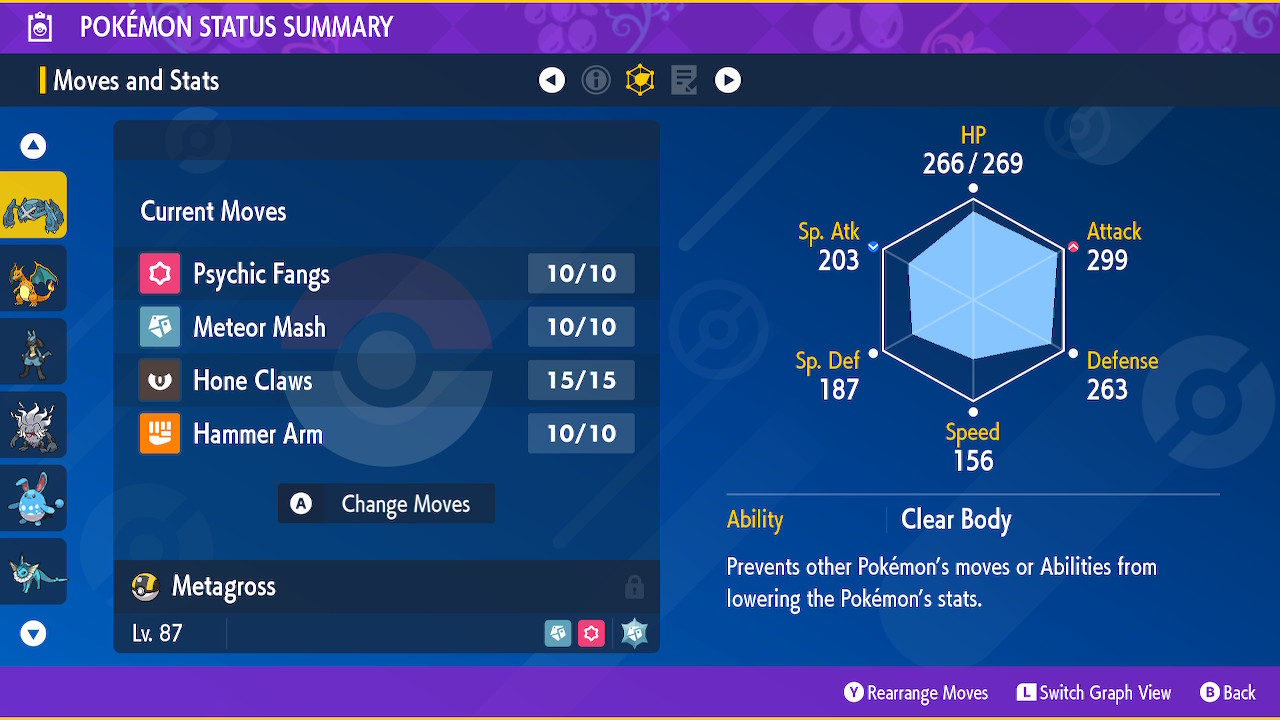
Task: Select Charizard in the party list
Action: click(34, 278)
